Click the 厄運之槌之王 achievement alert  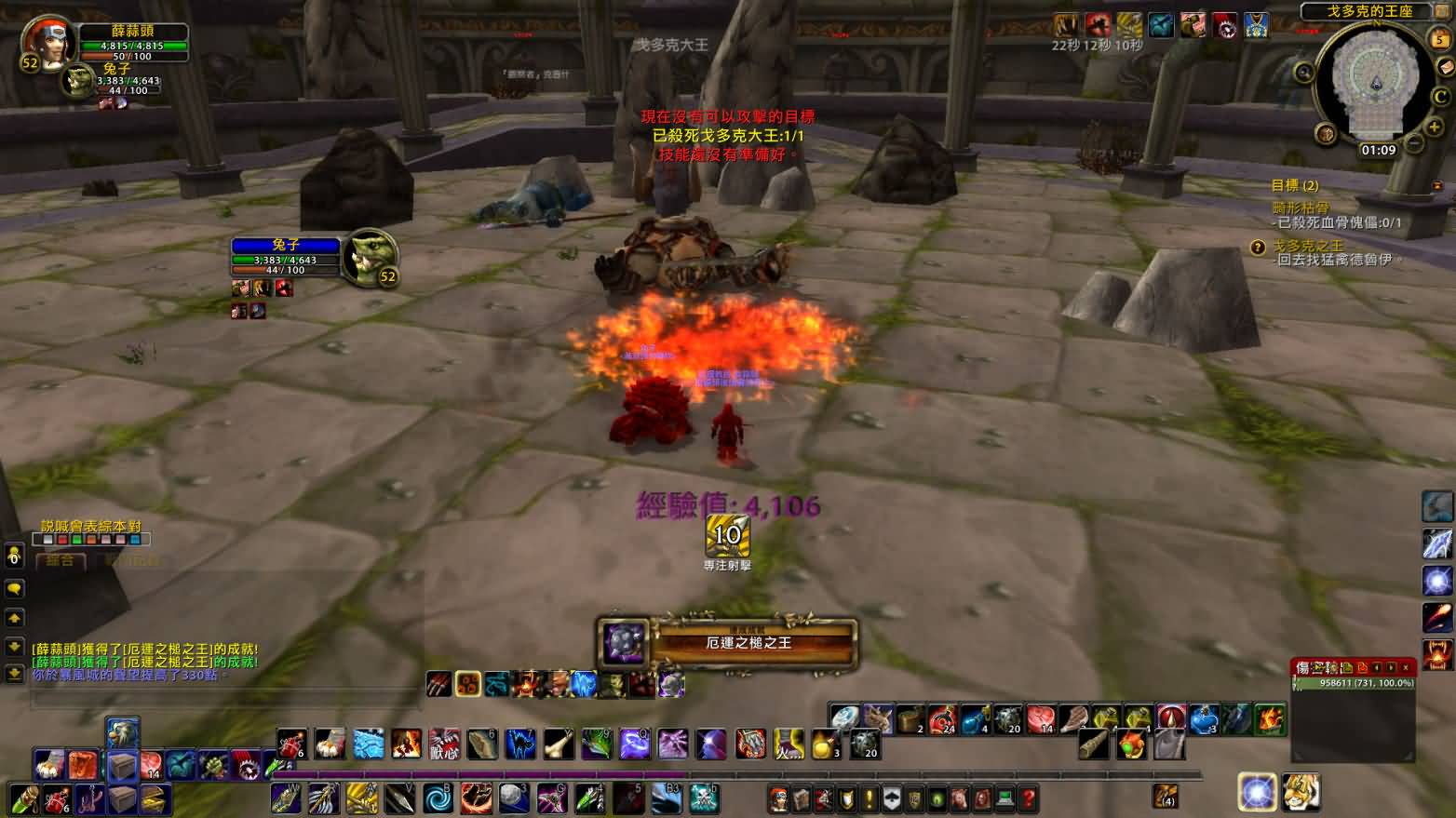(726, 644)
